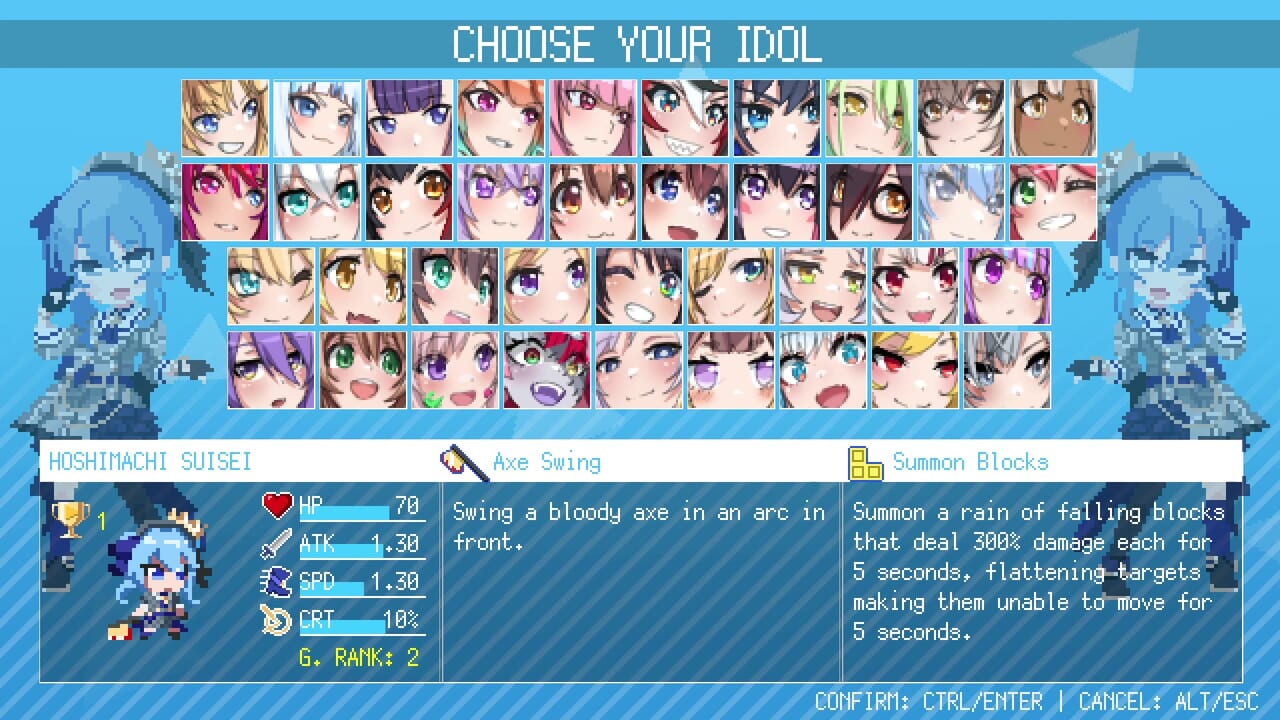The image size is (1280, 720).
Task: Click the chibi Suisei character sprite
Action: 162,580
